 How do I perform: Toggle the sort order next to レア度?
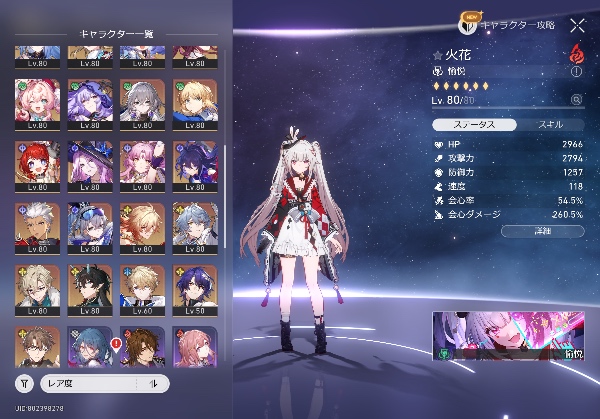pos(154,382)
